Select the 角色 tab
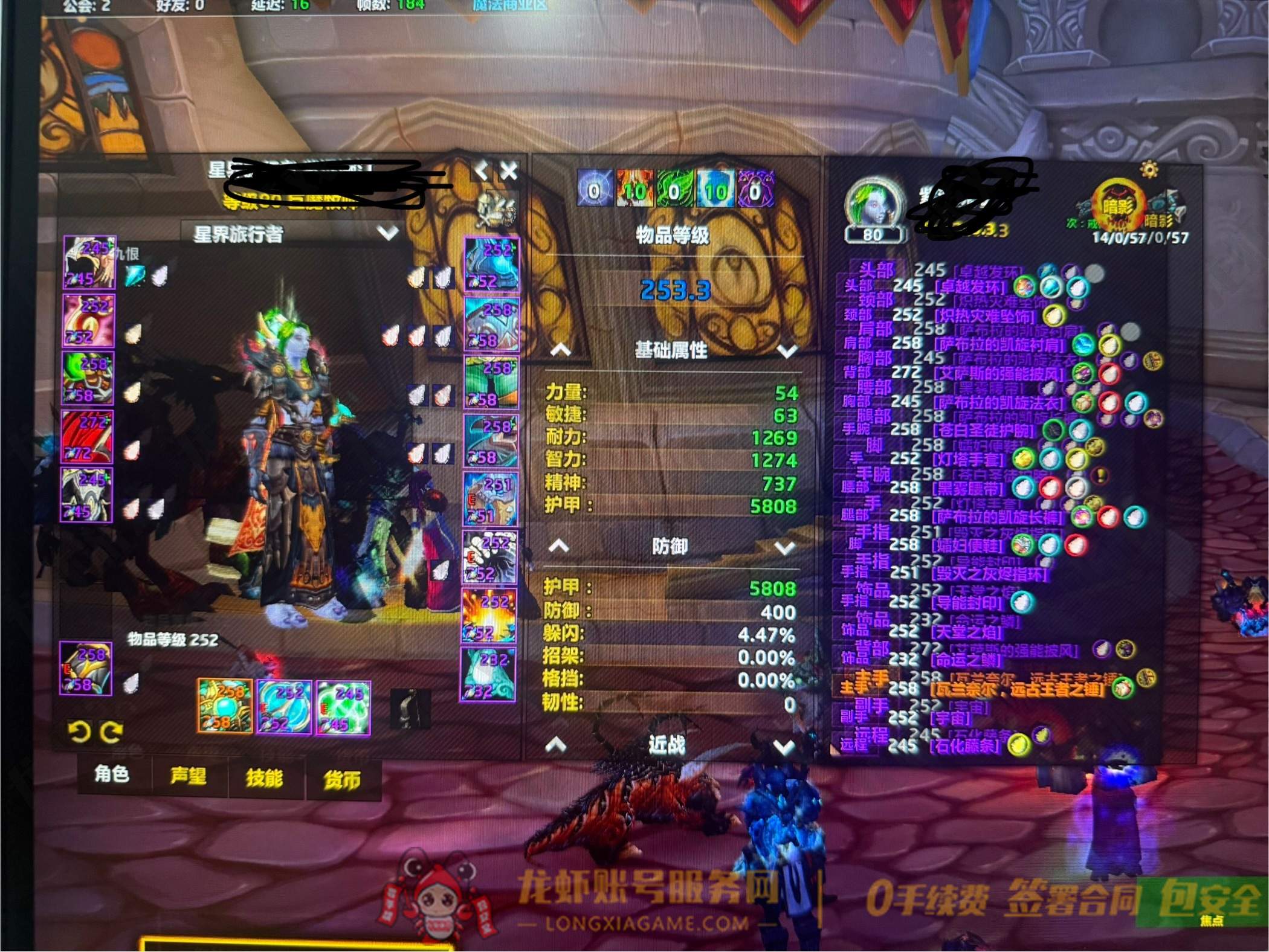Image resolution: width=1269 pixels, height=952 pixels. tap(112, 774)
